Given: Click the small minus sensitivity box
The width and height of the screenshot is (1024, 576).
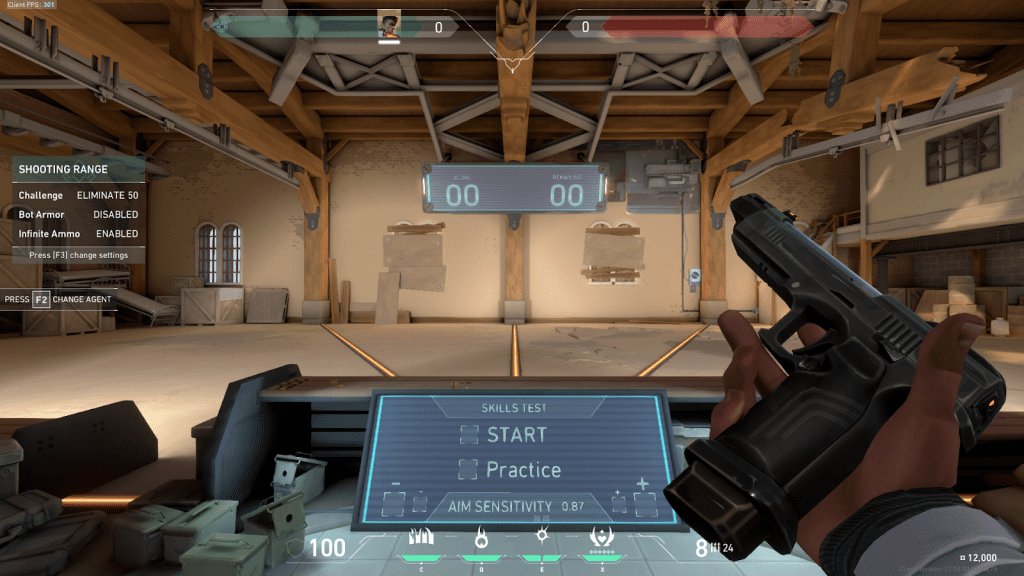Looking at the screenshot, I should [420, 503].
